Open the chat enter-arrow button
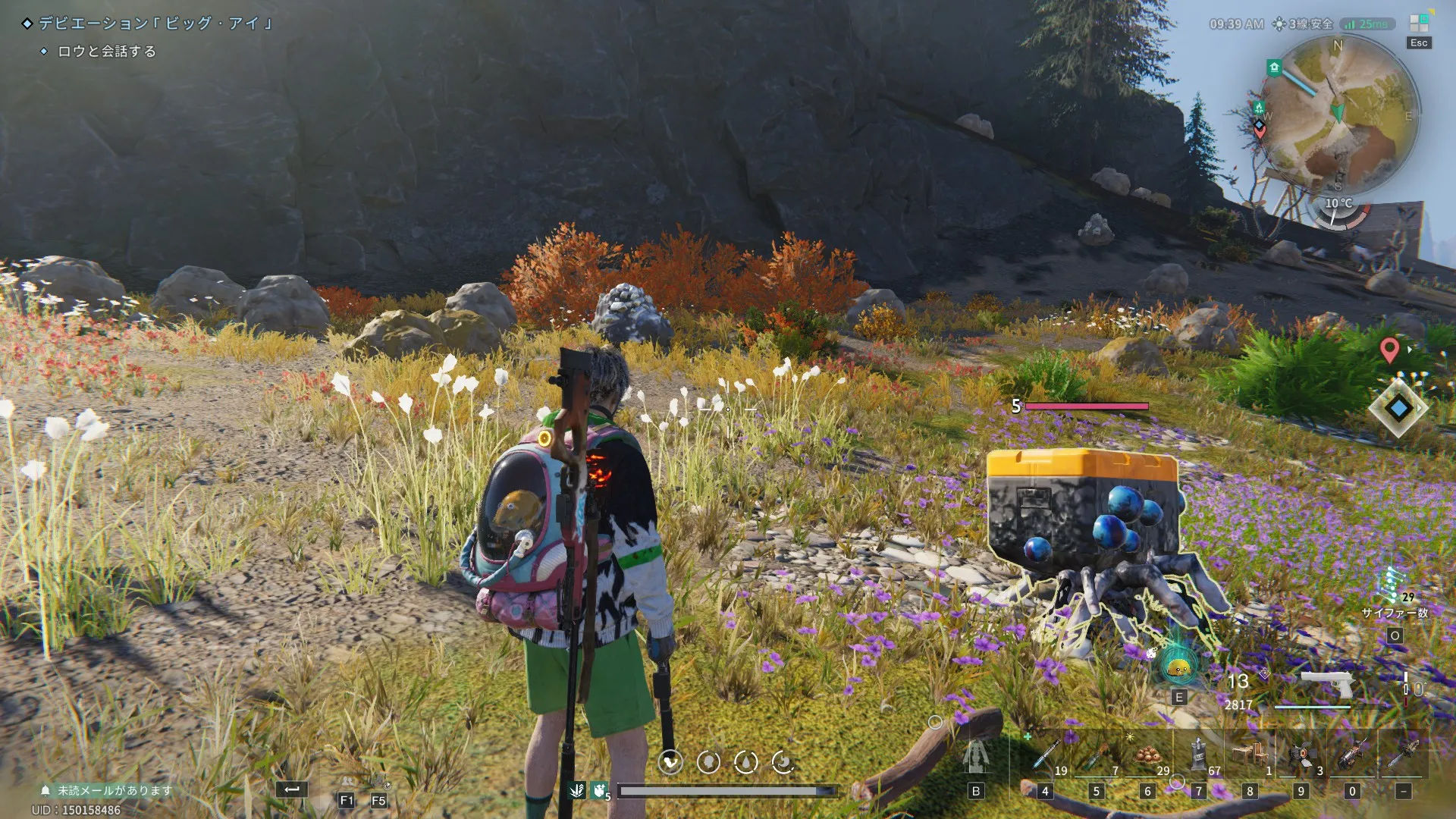1456x819 pixels. pyautogui.click(x=292, y=790)
